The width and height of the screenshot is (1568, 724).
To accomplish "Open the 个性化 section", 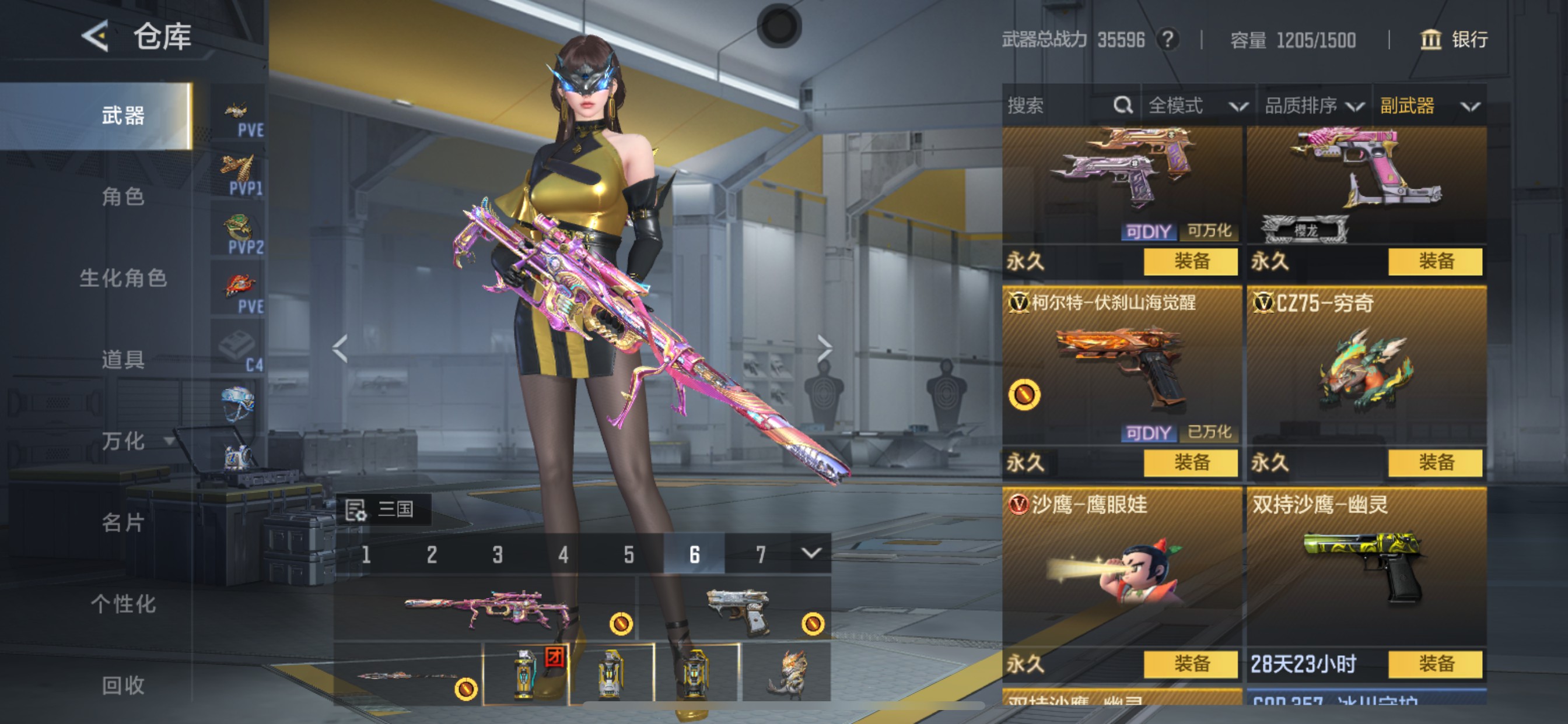I will pos(123,603).
